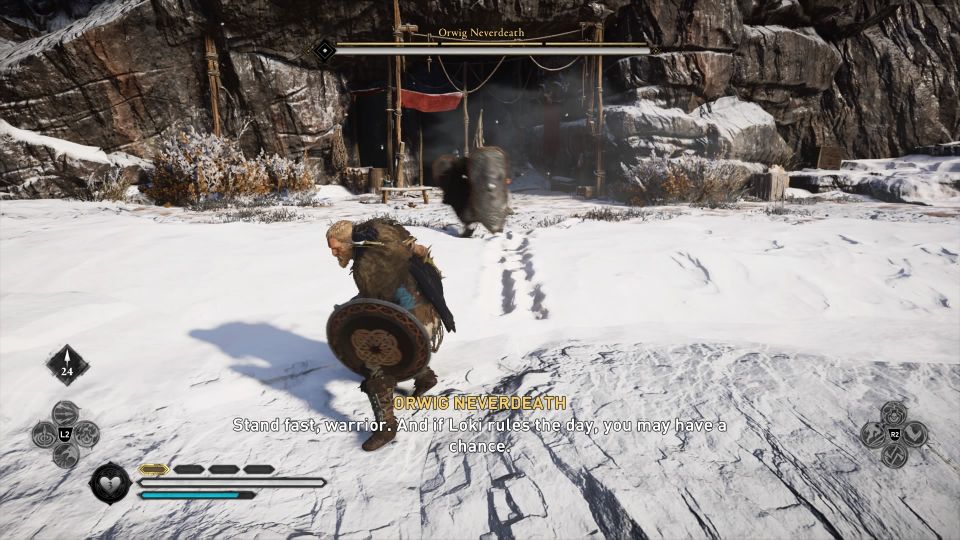Activate the bottom ranged ability in L2 wheel
Image resolution: width=960 pixels, height=540 pixels.
(x=65, y=455)
